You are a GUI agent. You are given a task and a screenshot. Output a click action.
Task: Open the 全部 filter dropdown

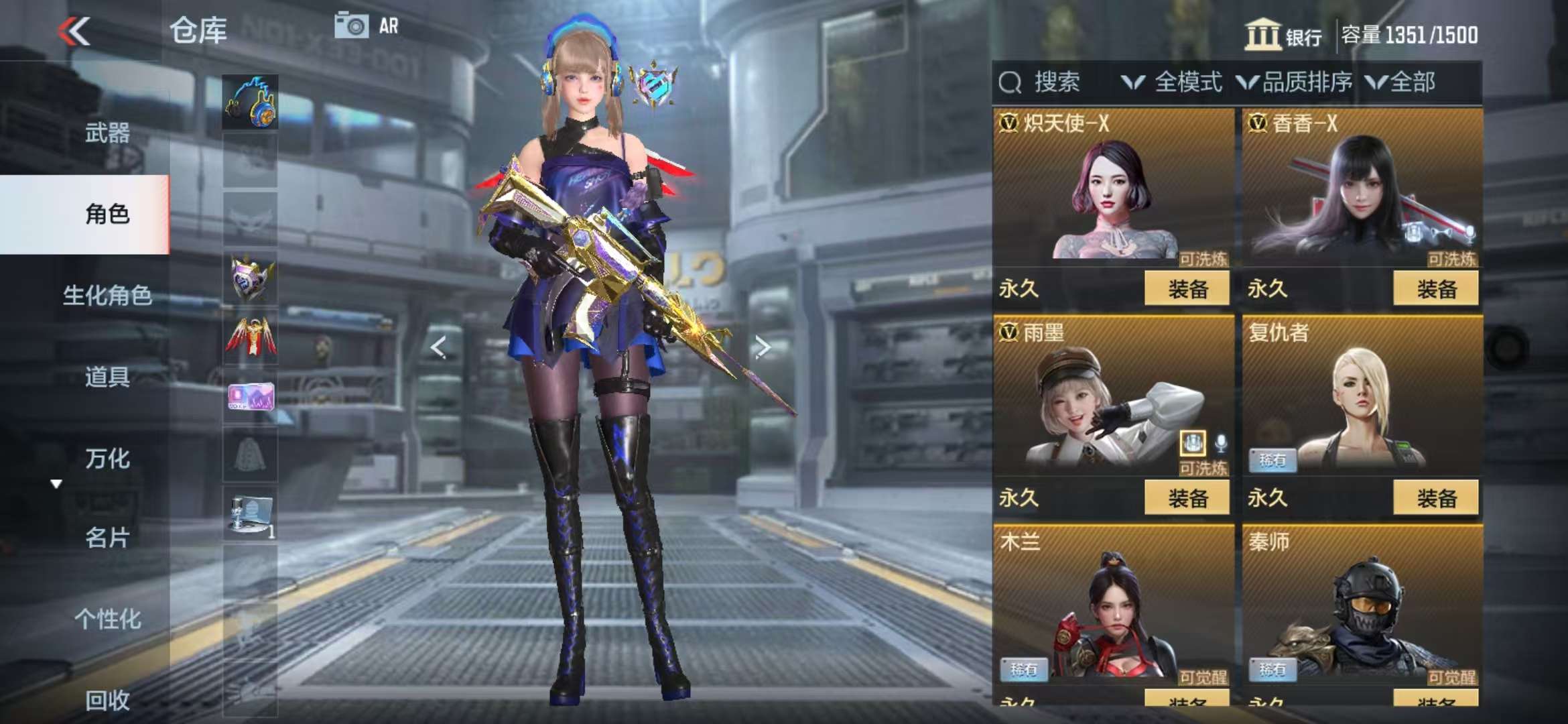tap(1400, 82)
